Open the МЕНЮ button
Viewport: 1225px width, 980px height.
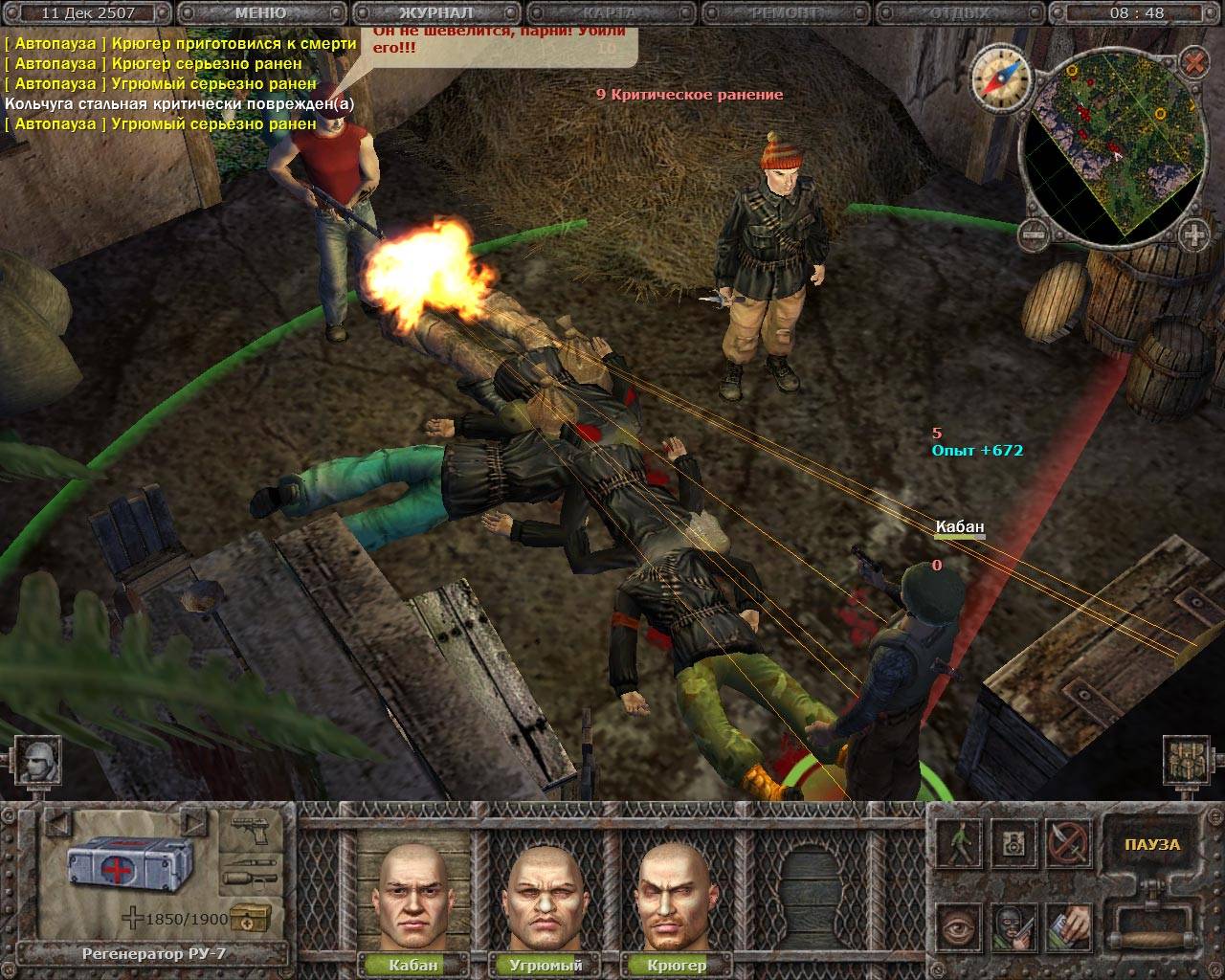pyautogui.click(x=259, y=13)
